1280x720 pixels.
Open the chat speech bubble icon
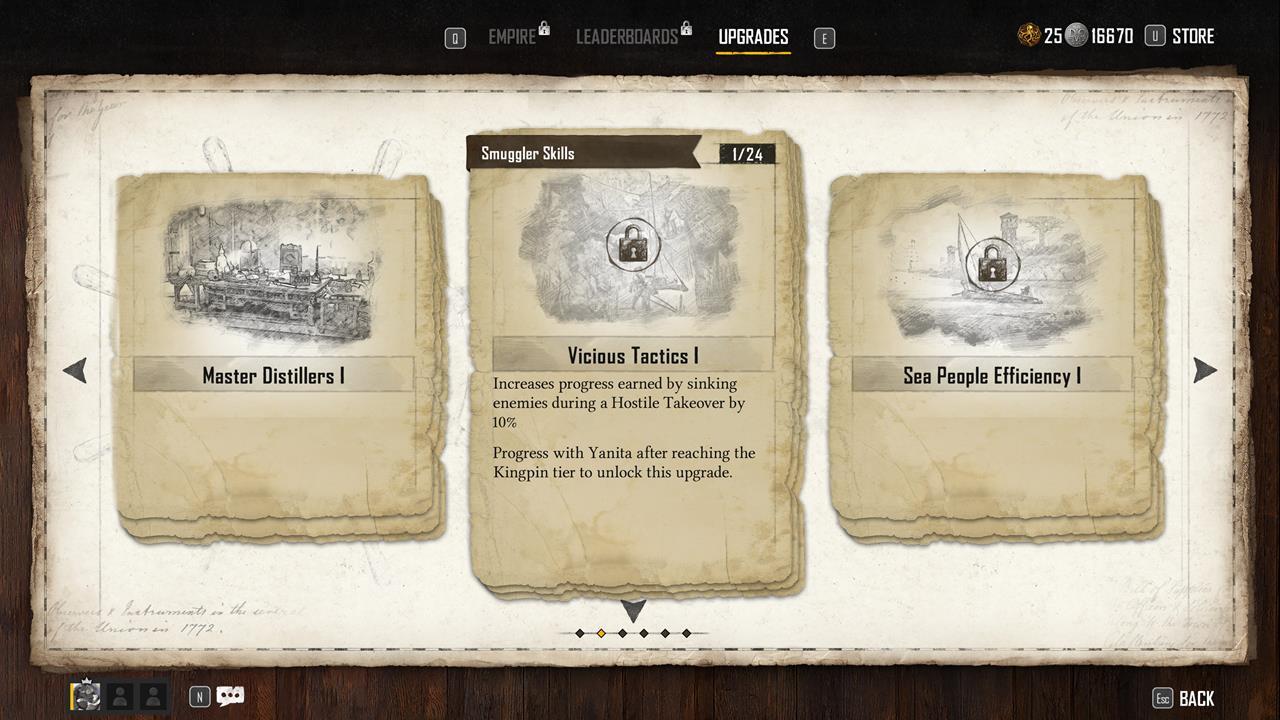coord(230,696)
